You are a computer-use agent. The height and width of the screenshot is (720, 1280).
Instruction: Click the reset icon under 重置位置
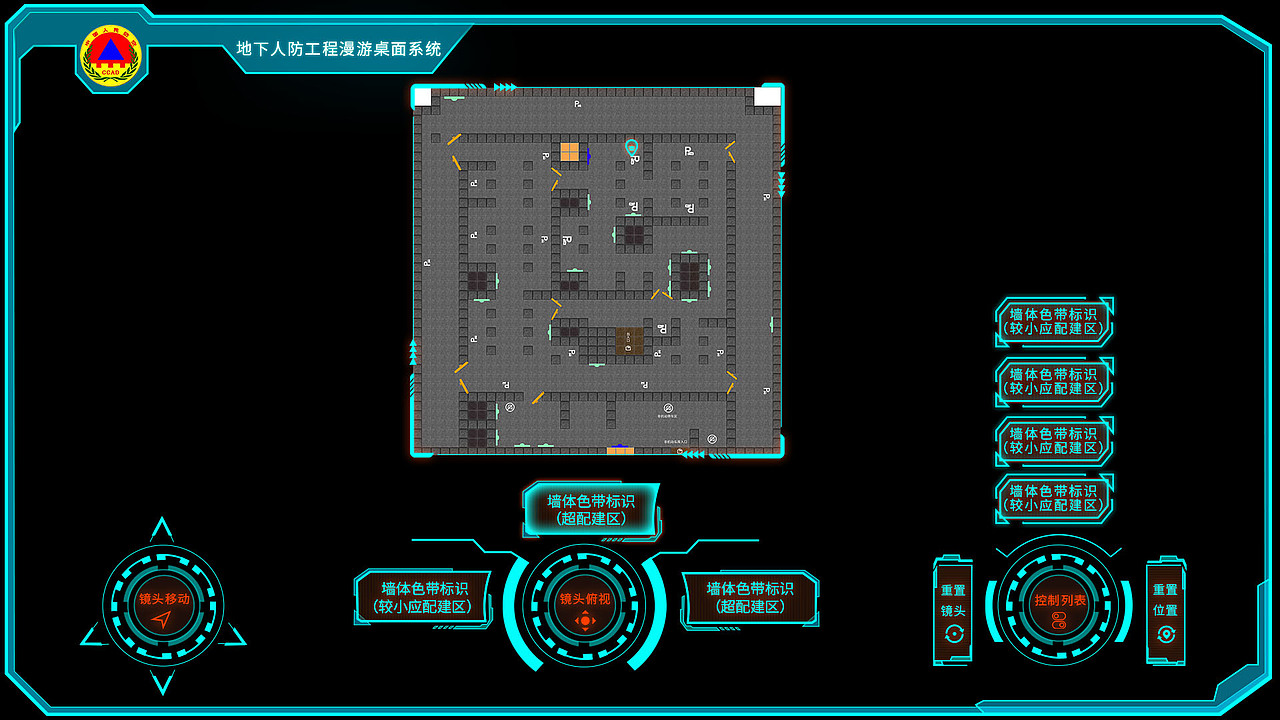coord(1166,634)
